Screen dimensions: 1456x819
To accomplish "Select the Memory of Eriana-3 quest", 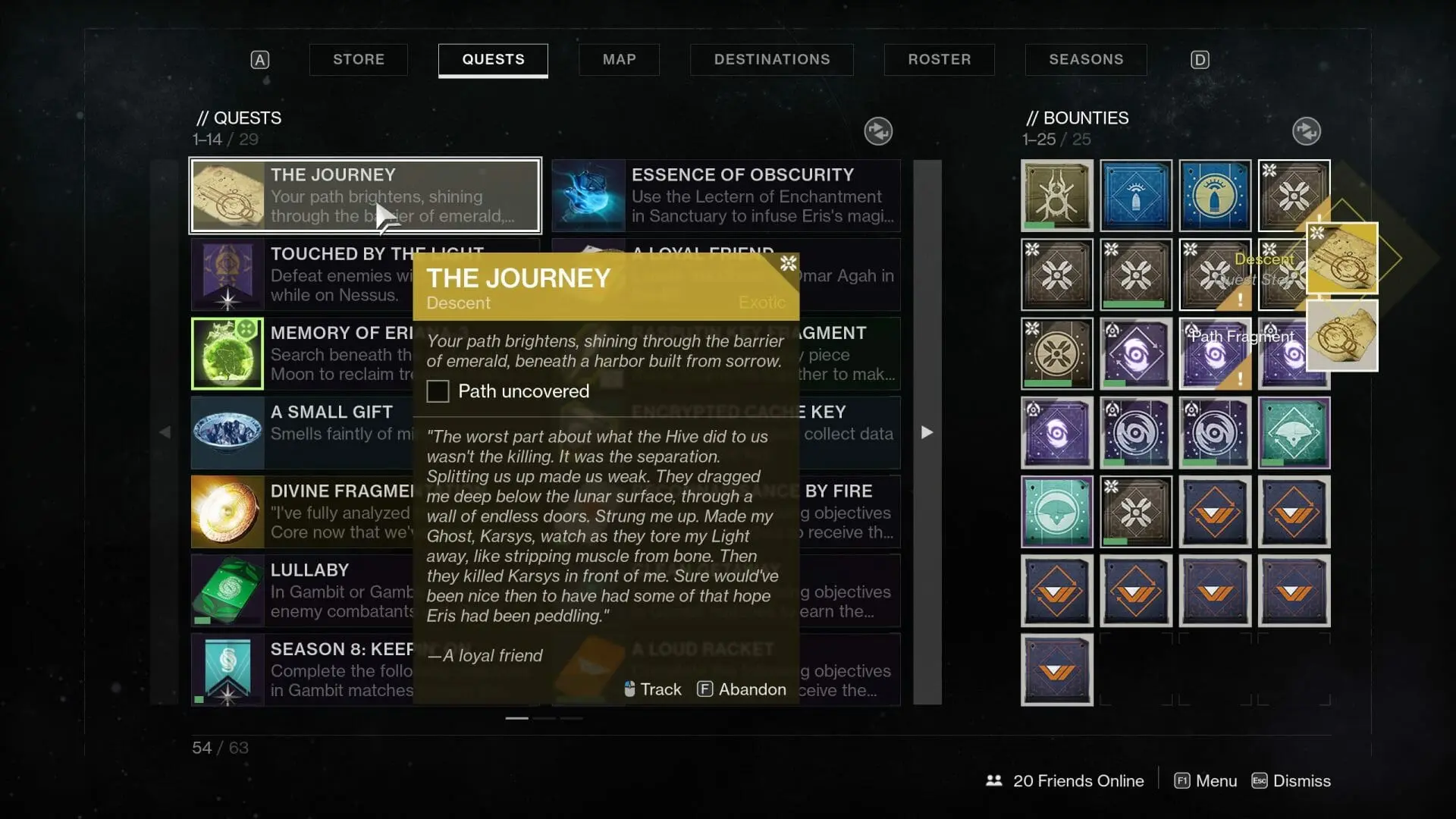I will [x=303, y=353].
